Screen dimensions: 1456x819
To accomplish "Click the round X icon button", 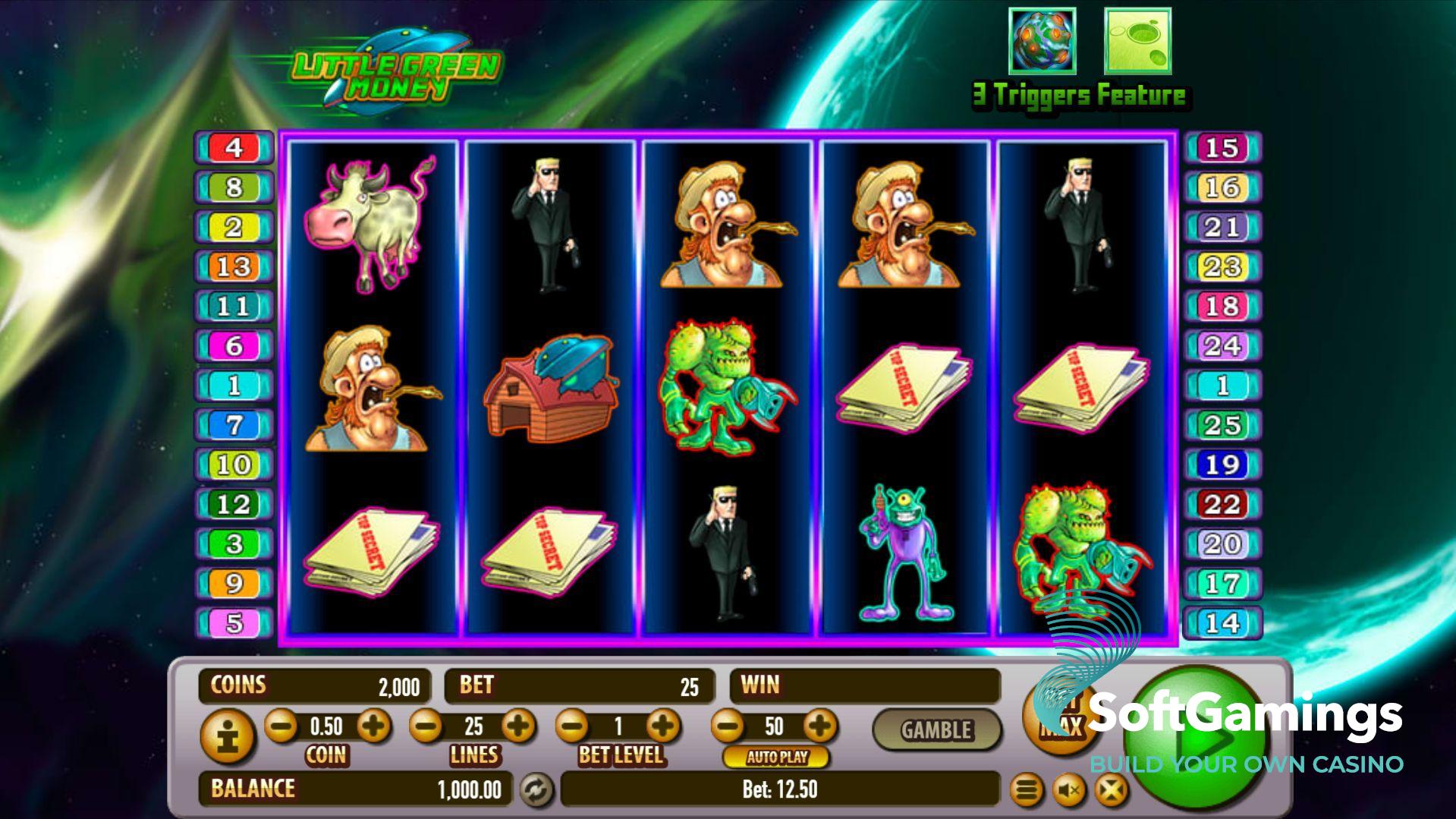I will pyautogui.click(x=1111, y=791).
